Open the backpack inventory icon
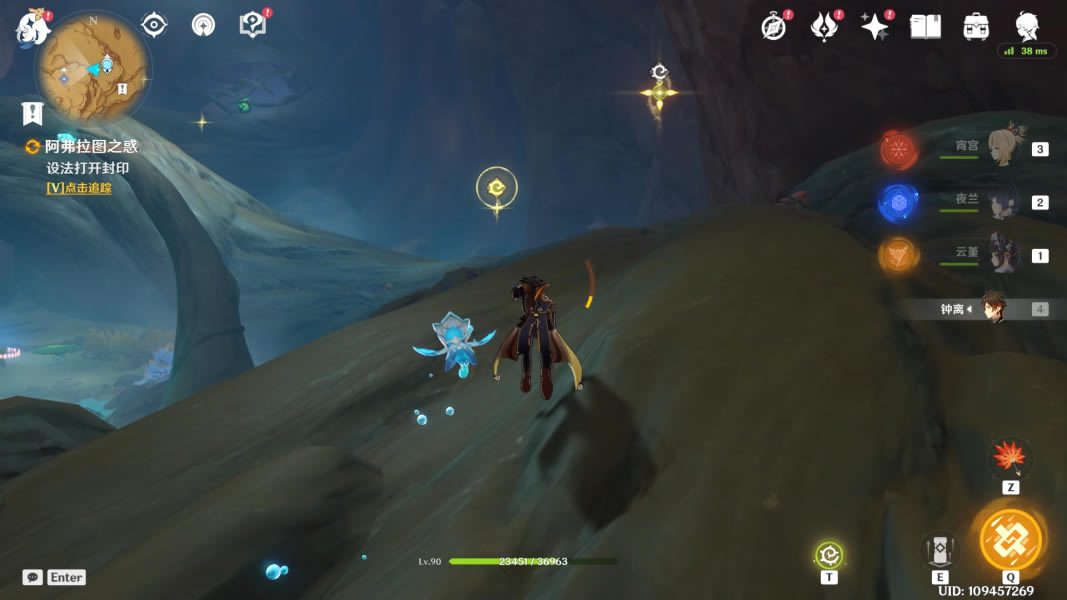This screenshot has height=600, width=1067. point(976,27)
